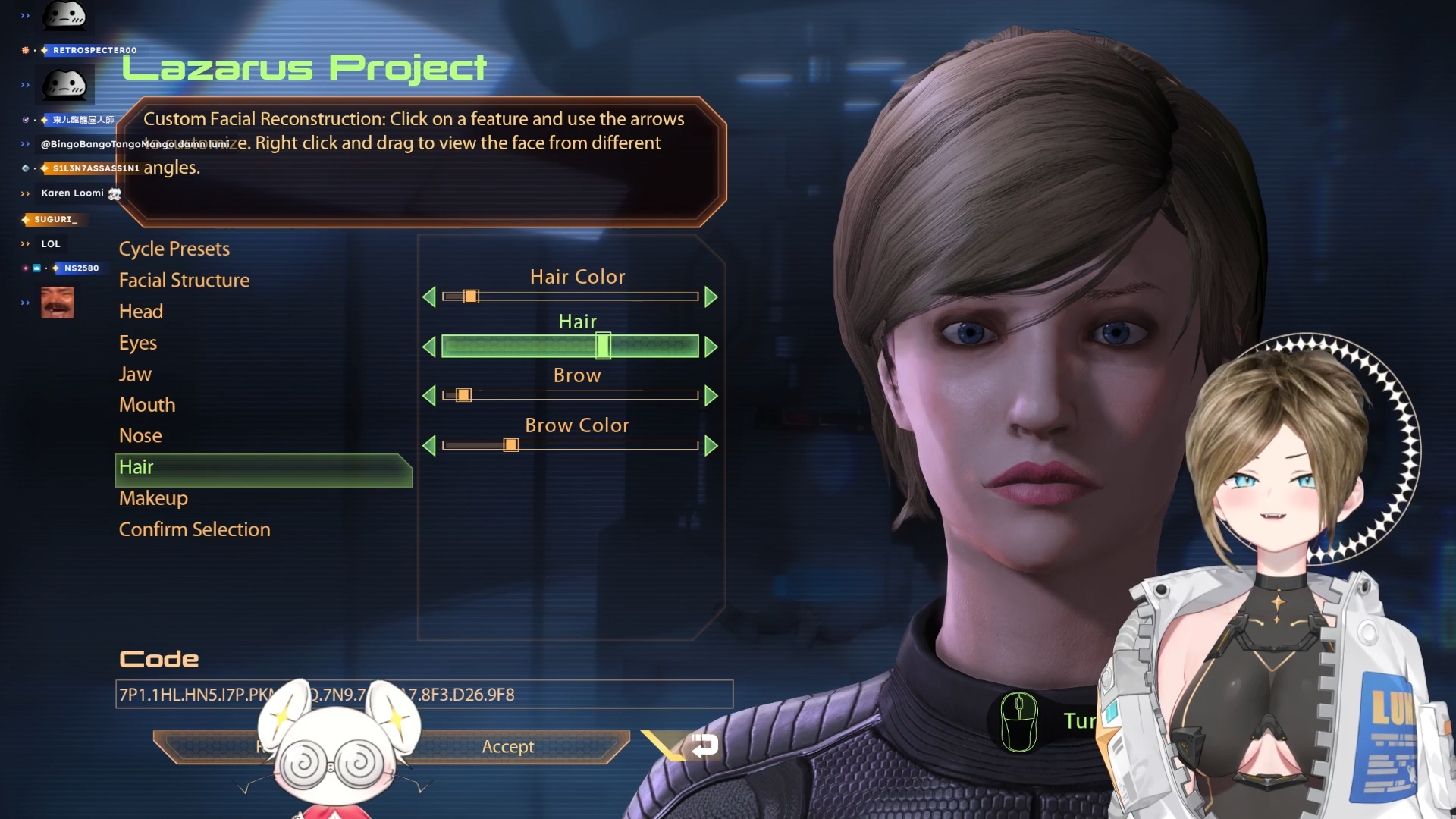This screenshot has height=819, width=1456.
Task: Click the back arrow return button
Action: (x=703, y=745)
